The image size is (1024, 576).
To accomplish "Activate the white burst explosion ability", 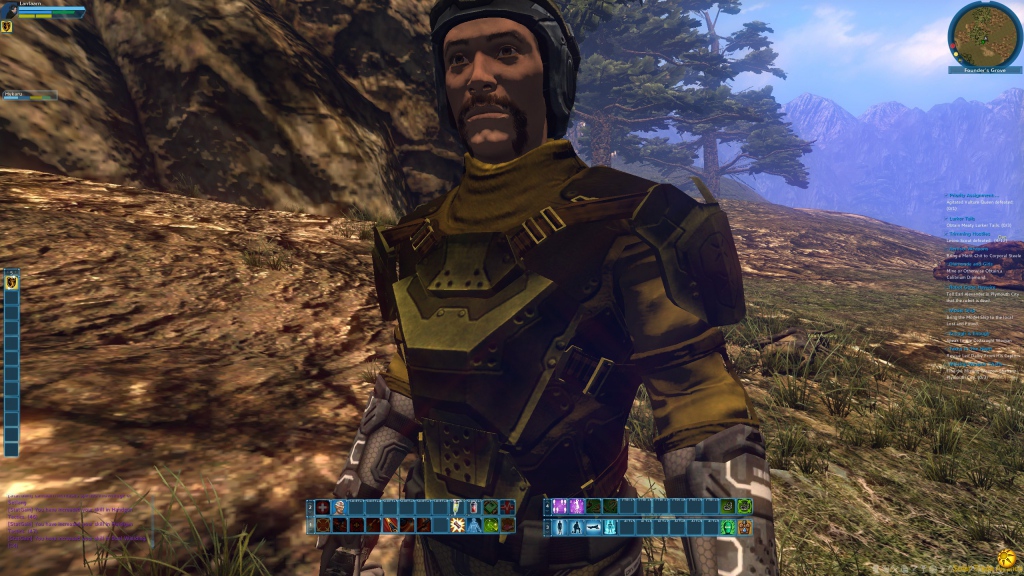I will pyautogui.click(x=458, y=525).
